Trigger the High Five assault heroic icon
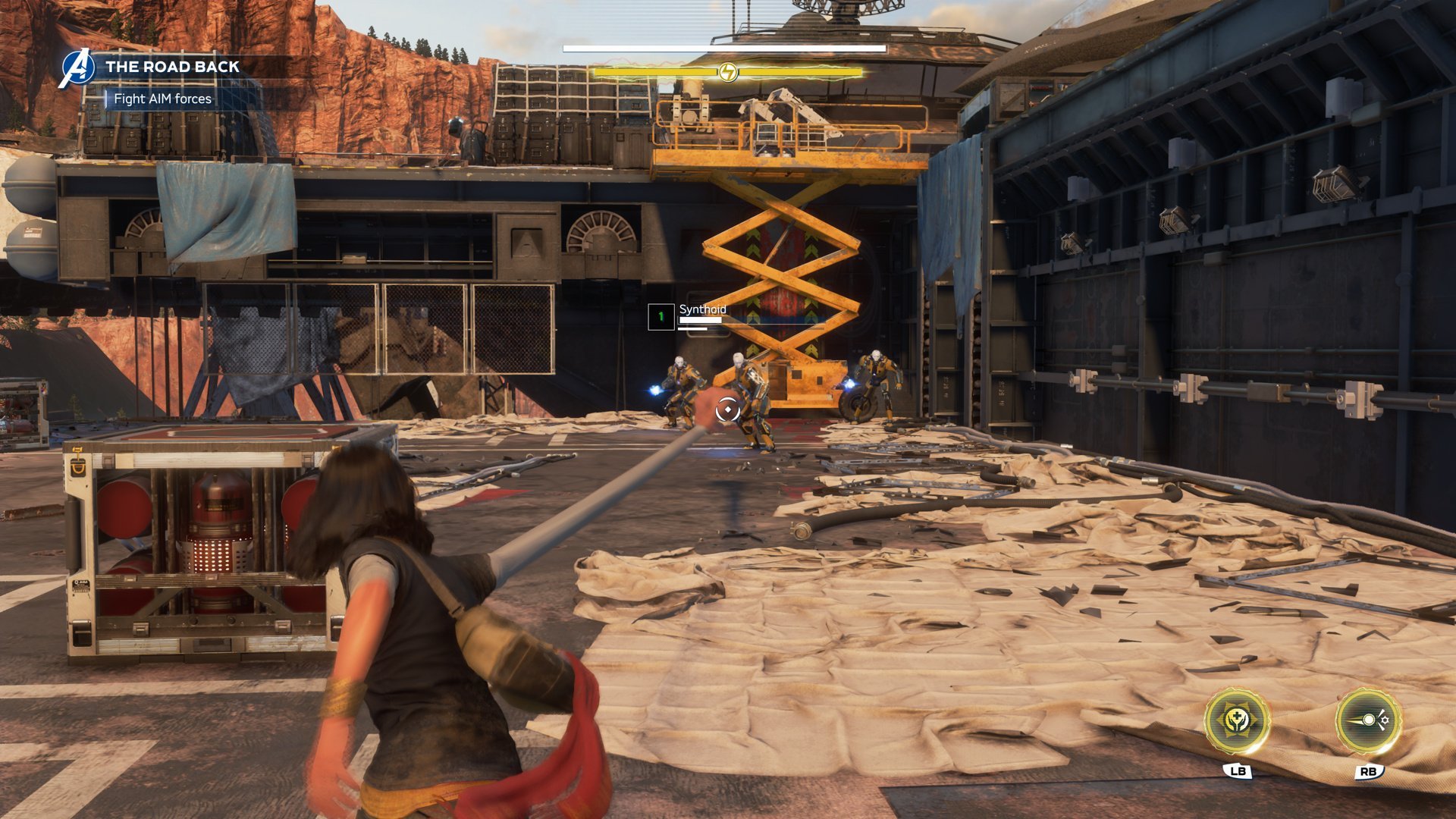 click(x=1368, y=720)
